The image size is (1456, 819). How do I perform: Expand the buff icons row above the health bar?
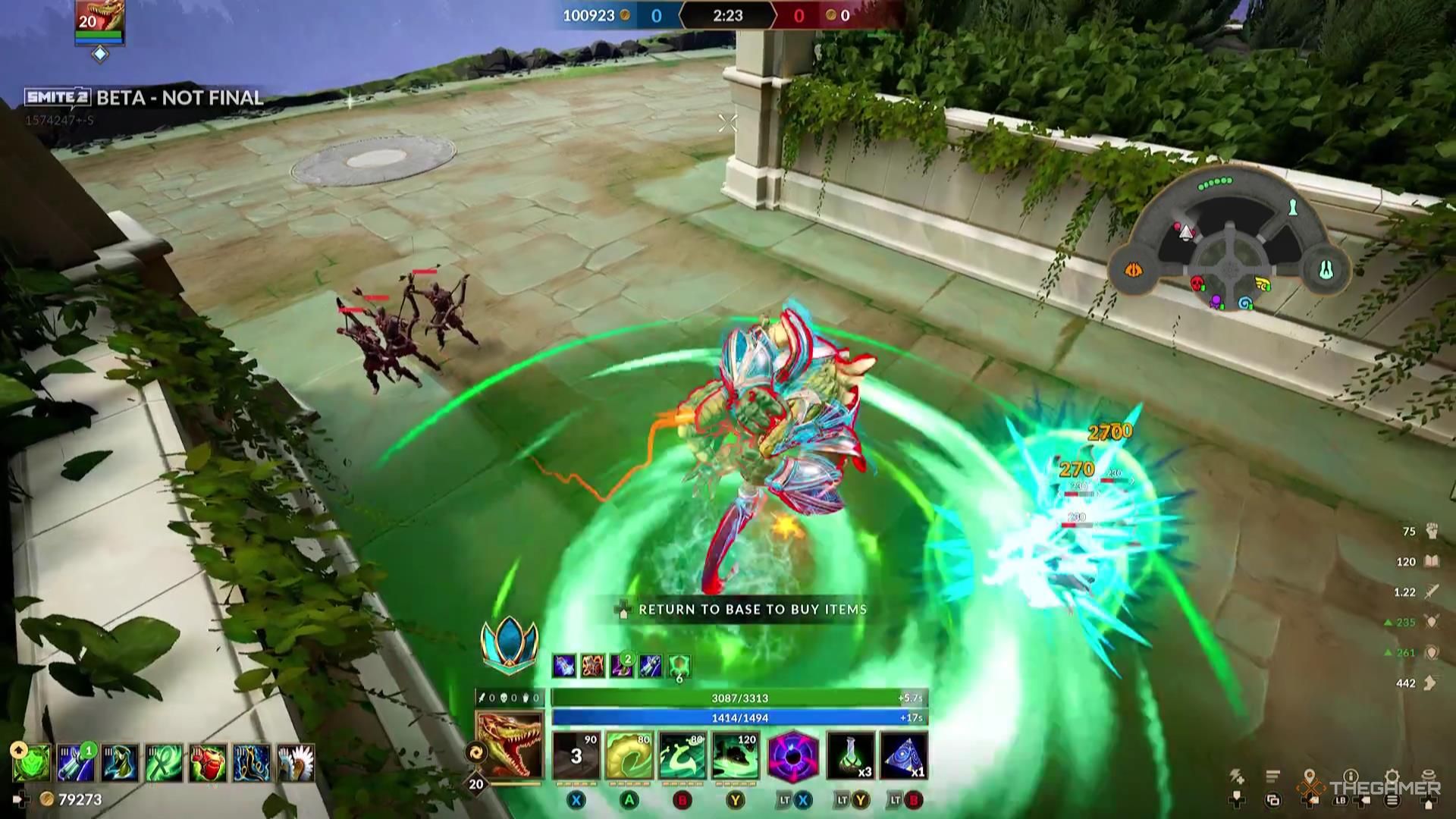tap(622, 667)
